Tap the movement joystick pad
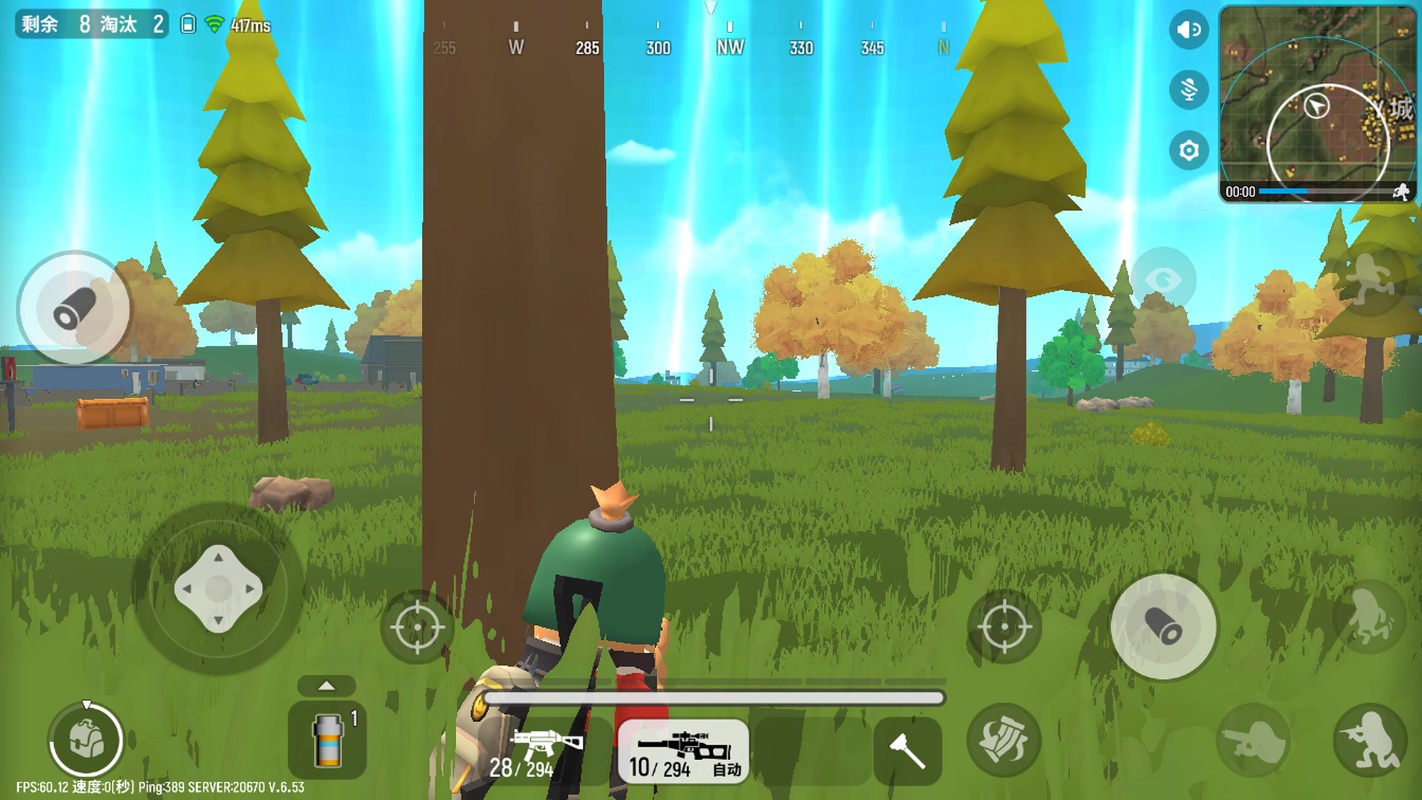1422x800 pixels. (218, 589)
